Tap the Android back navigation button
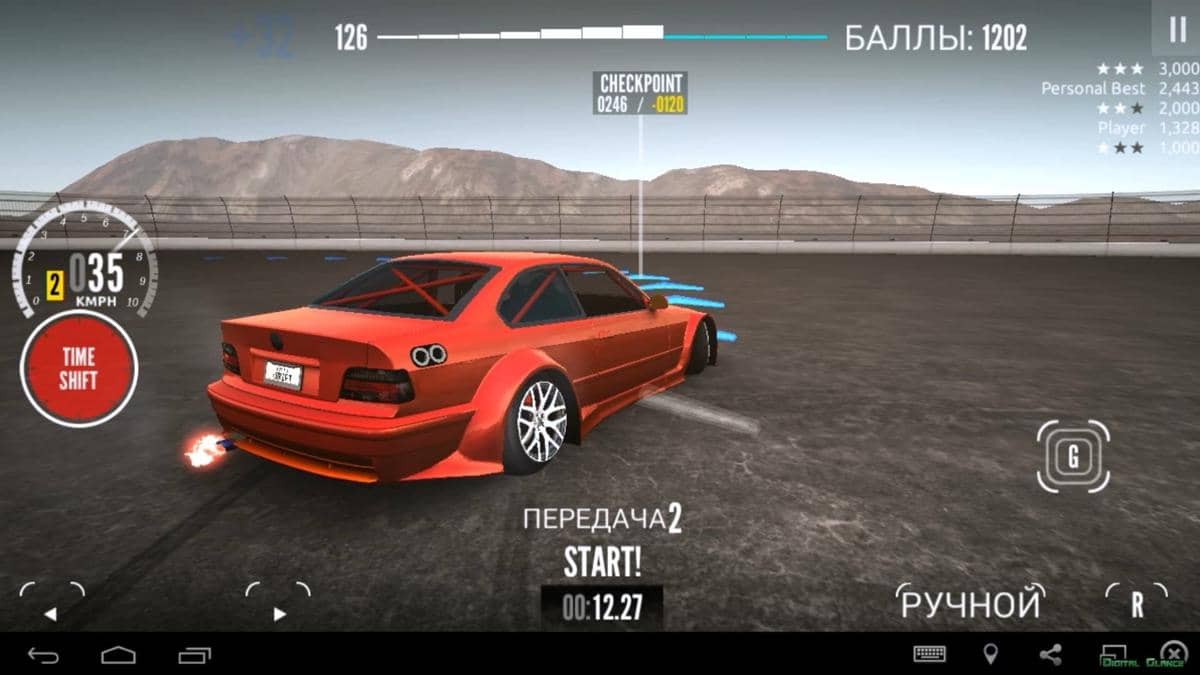 (x=43, y=655)
